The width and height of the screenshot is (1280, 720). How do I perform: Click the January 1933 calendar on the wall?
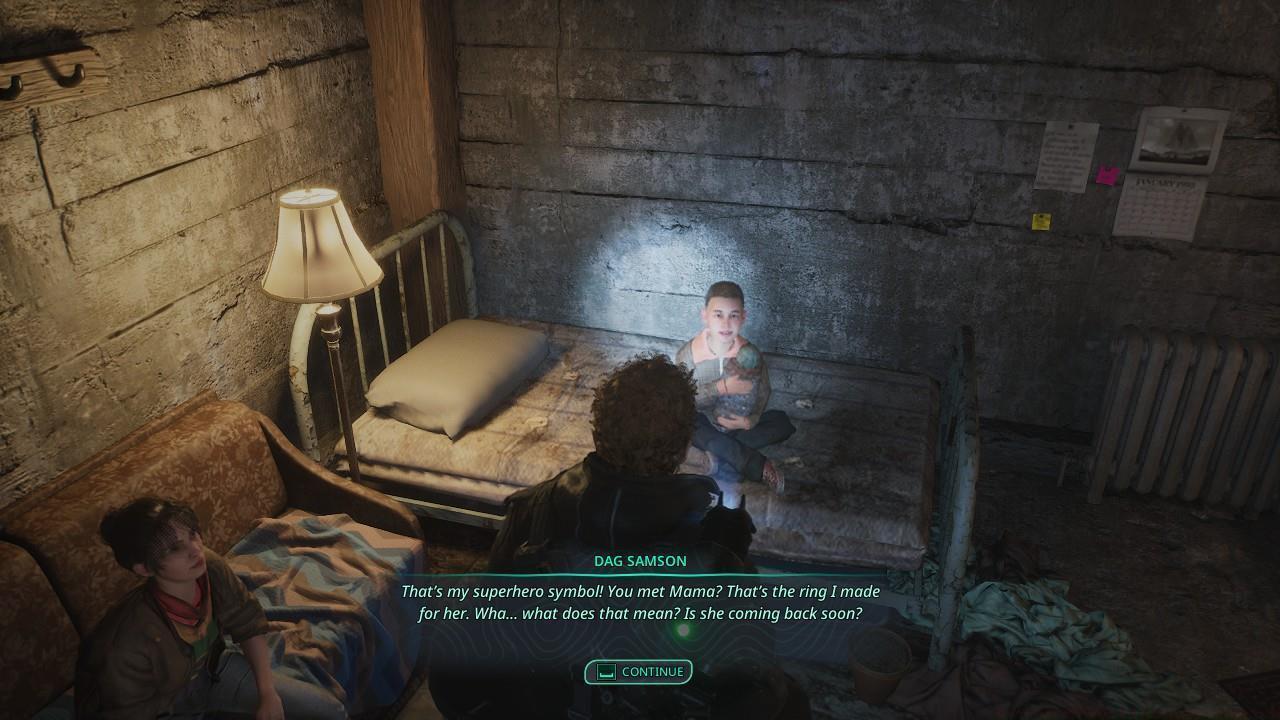1164,205
